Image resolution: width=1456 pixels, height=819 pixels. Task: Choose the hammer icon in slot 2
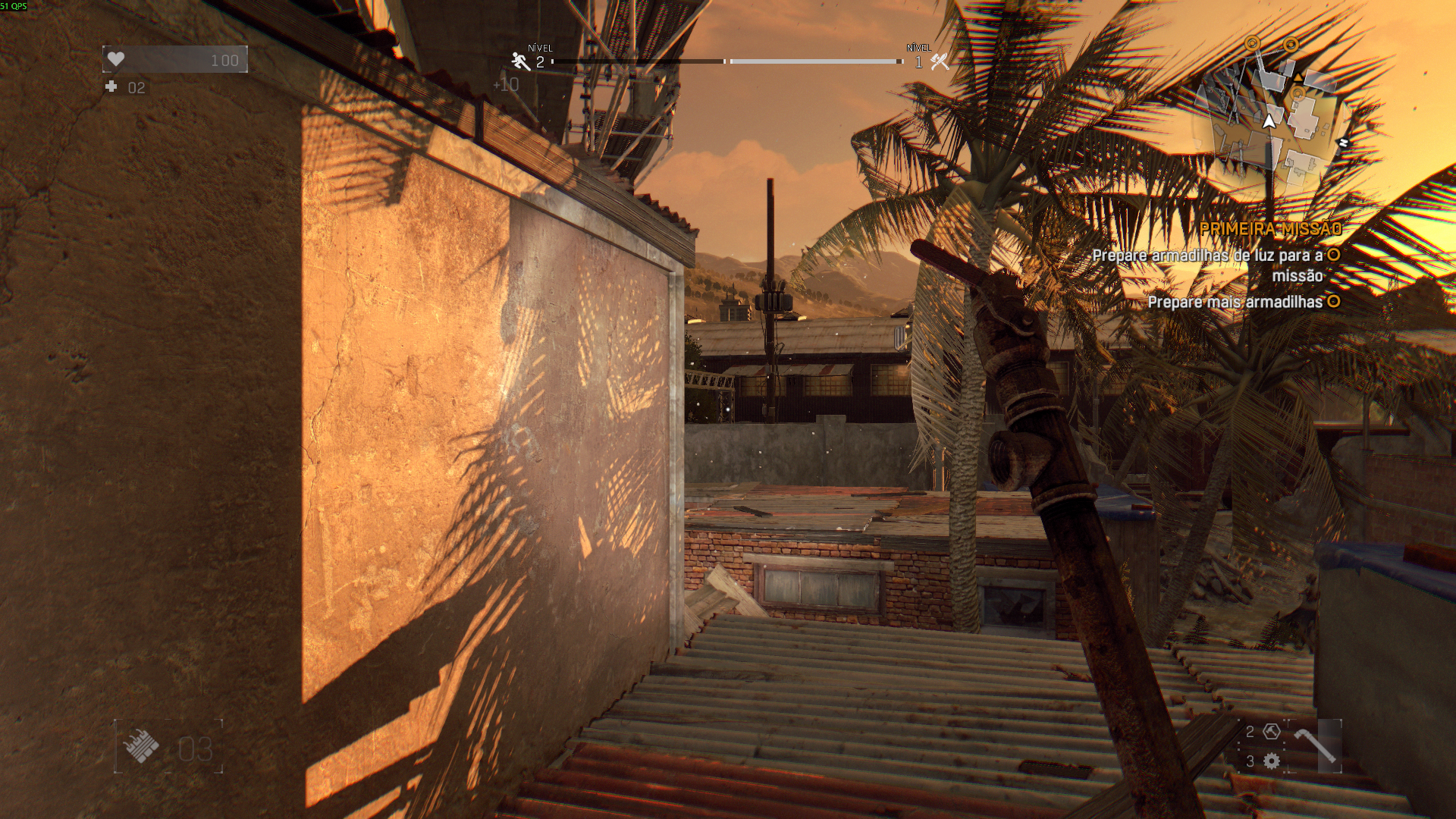pos(1272,731)
